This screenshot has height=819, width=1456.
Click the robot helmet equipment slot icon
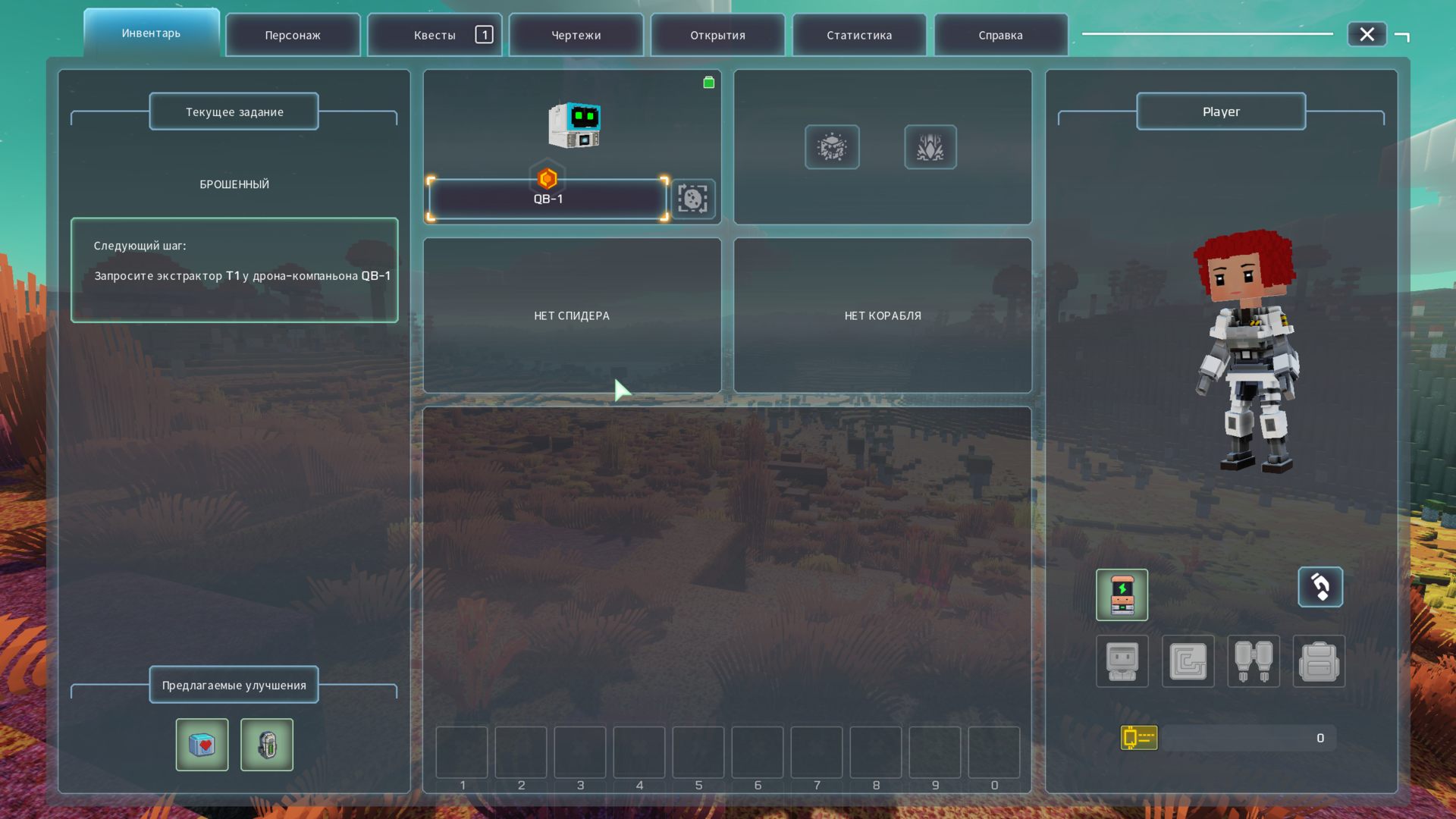click(x=1122, y=661)
